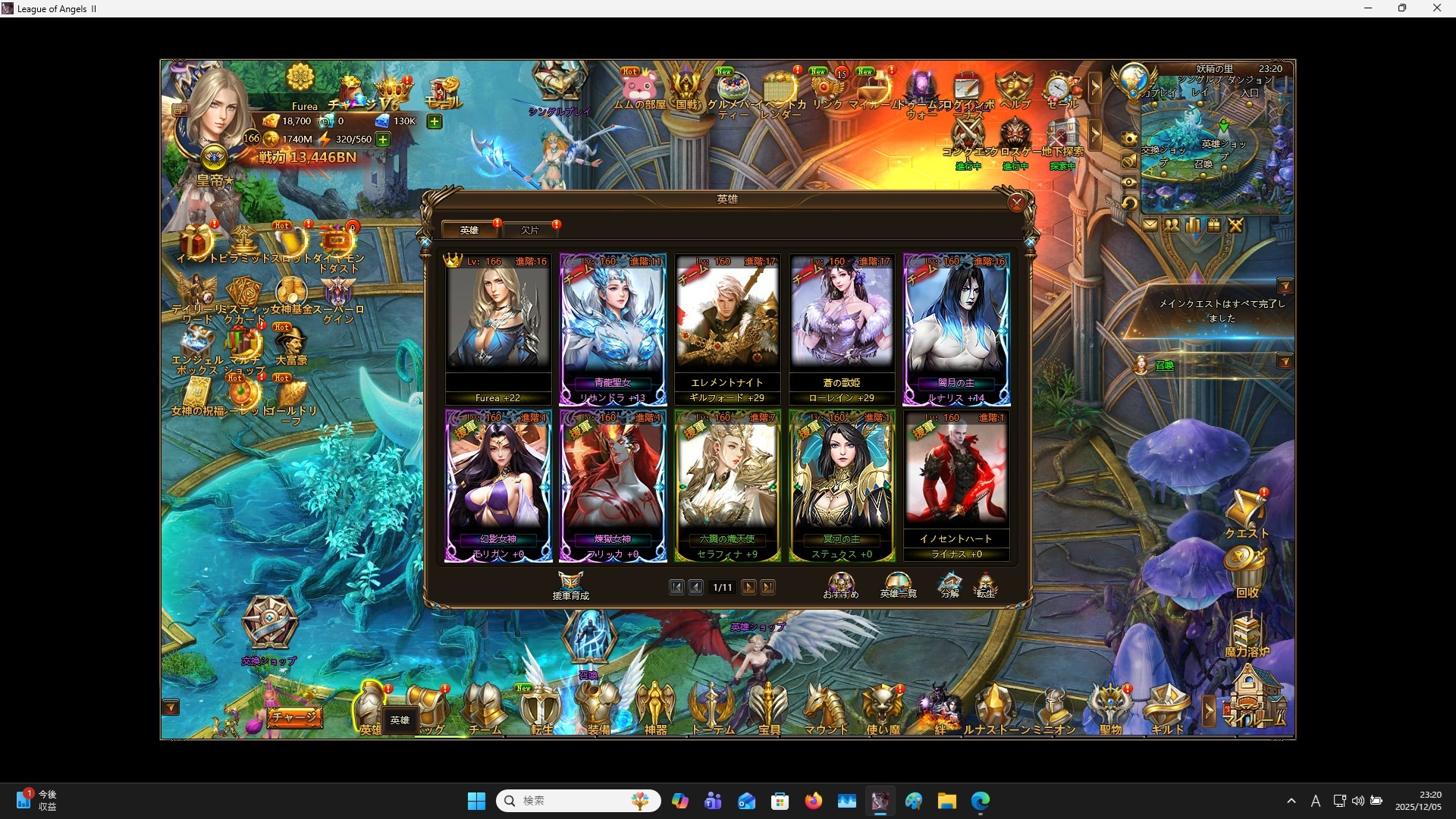The image size is (1456, 819).
Task: Open the settings gear beside the minimap
Action: (1128, 138)
